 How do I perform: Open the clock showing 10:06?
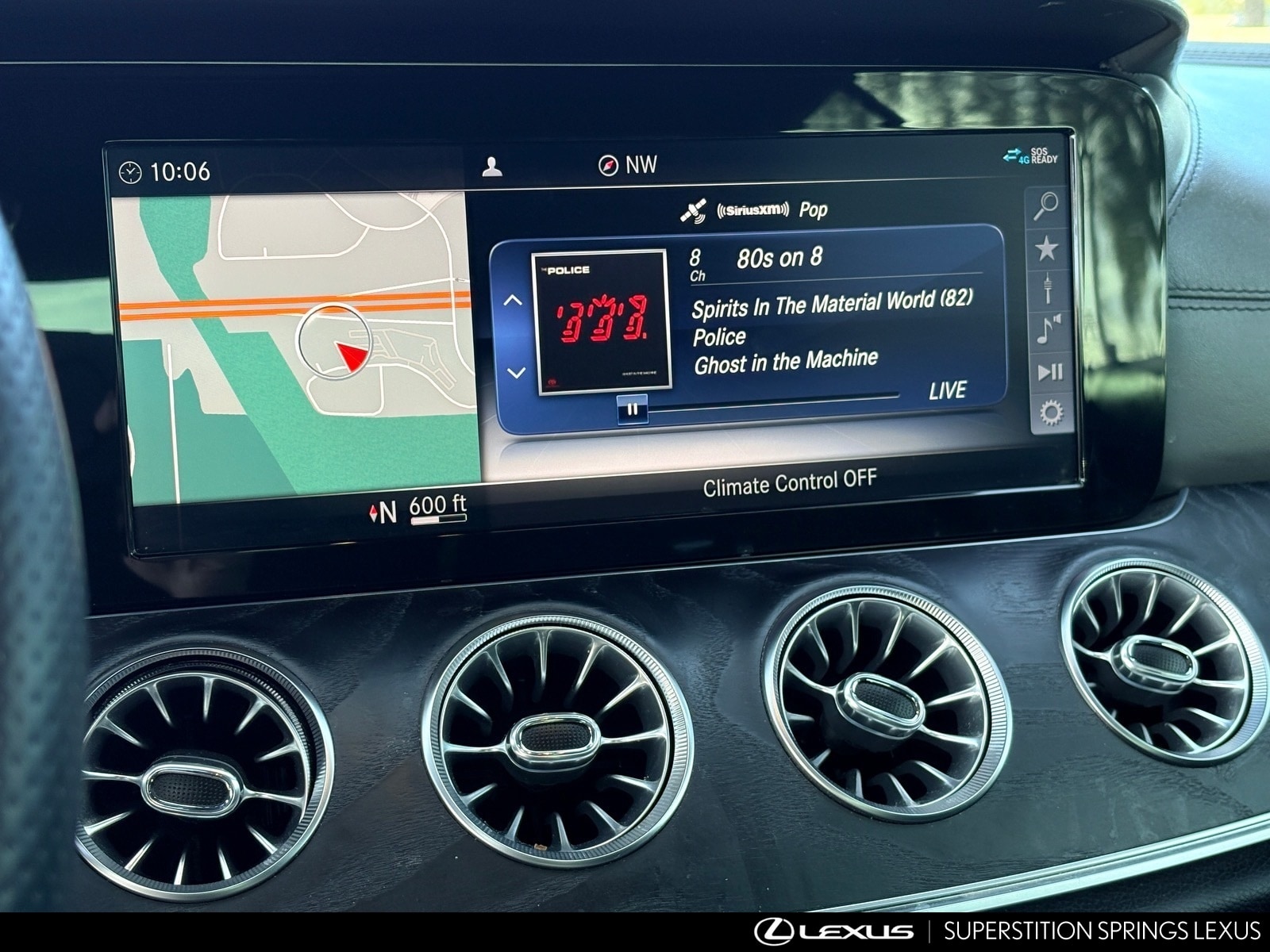tap(165, 171)
